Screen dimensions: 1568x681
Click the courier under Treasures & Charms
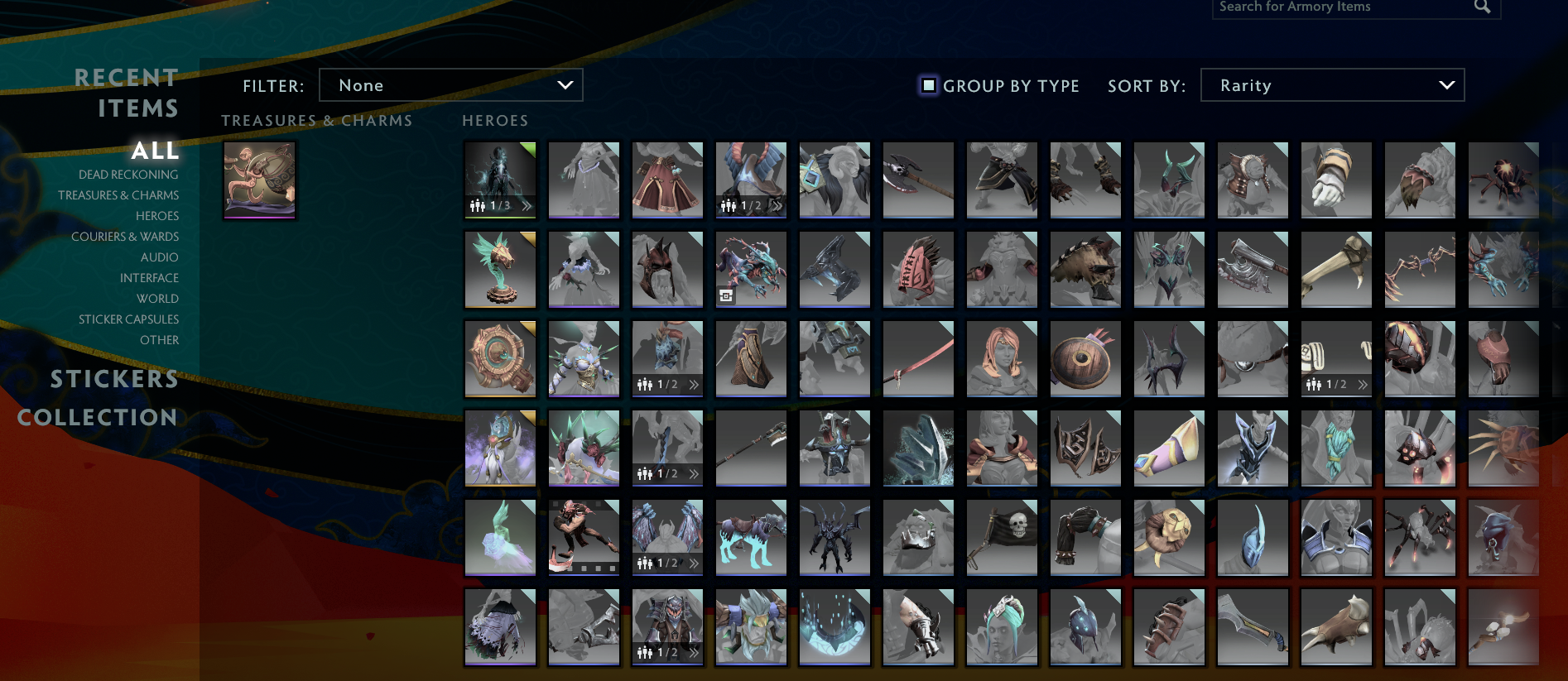[259, 180]
